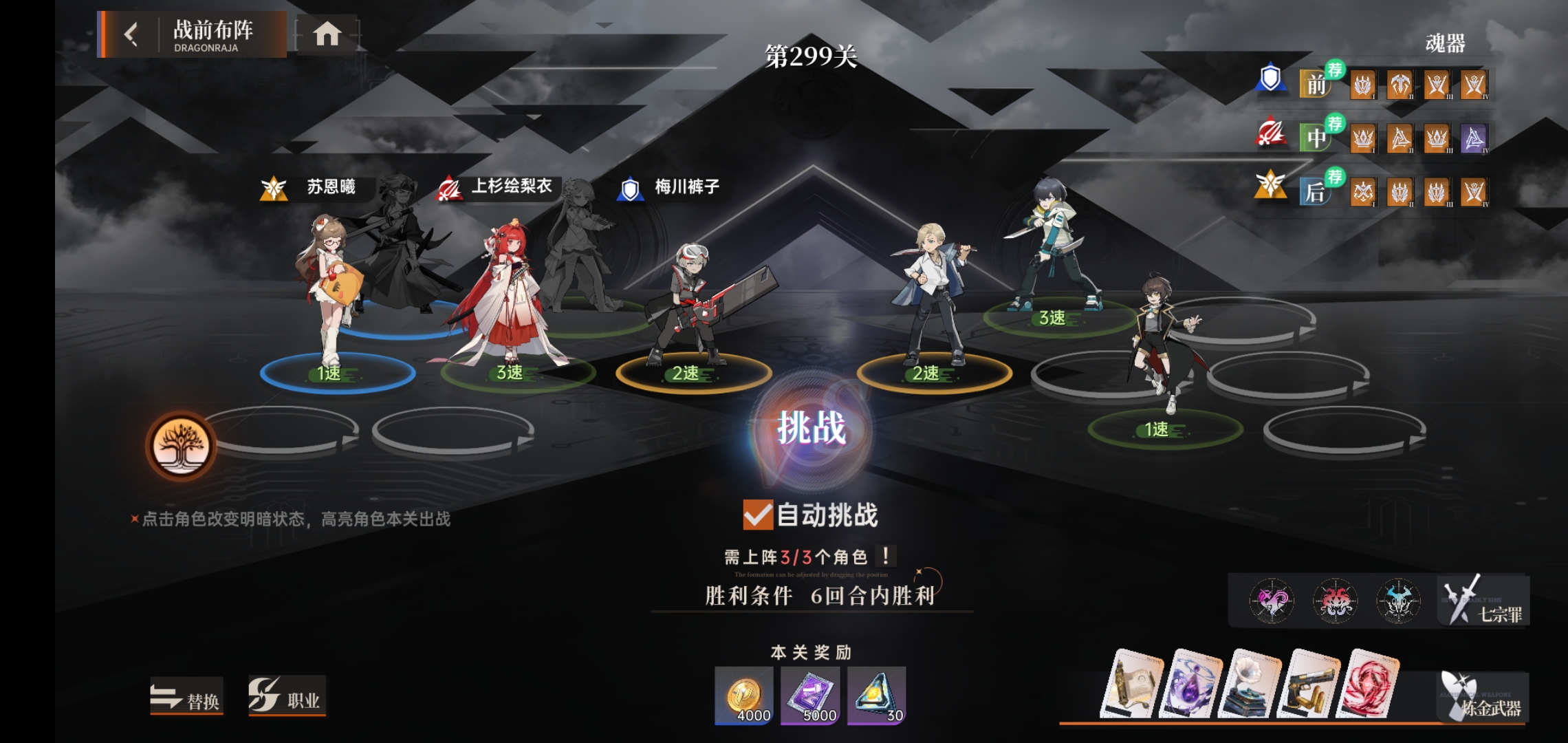Select the red rose weapon card

pyautogui.click(x=1367, y=684)
